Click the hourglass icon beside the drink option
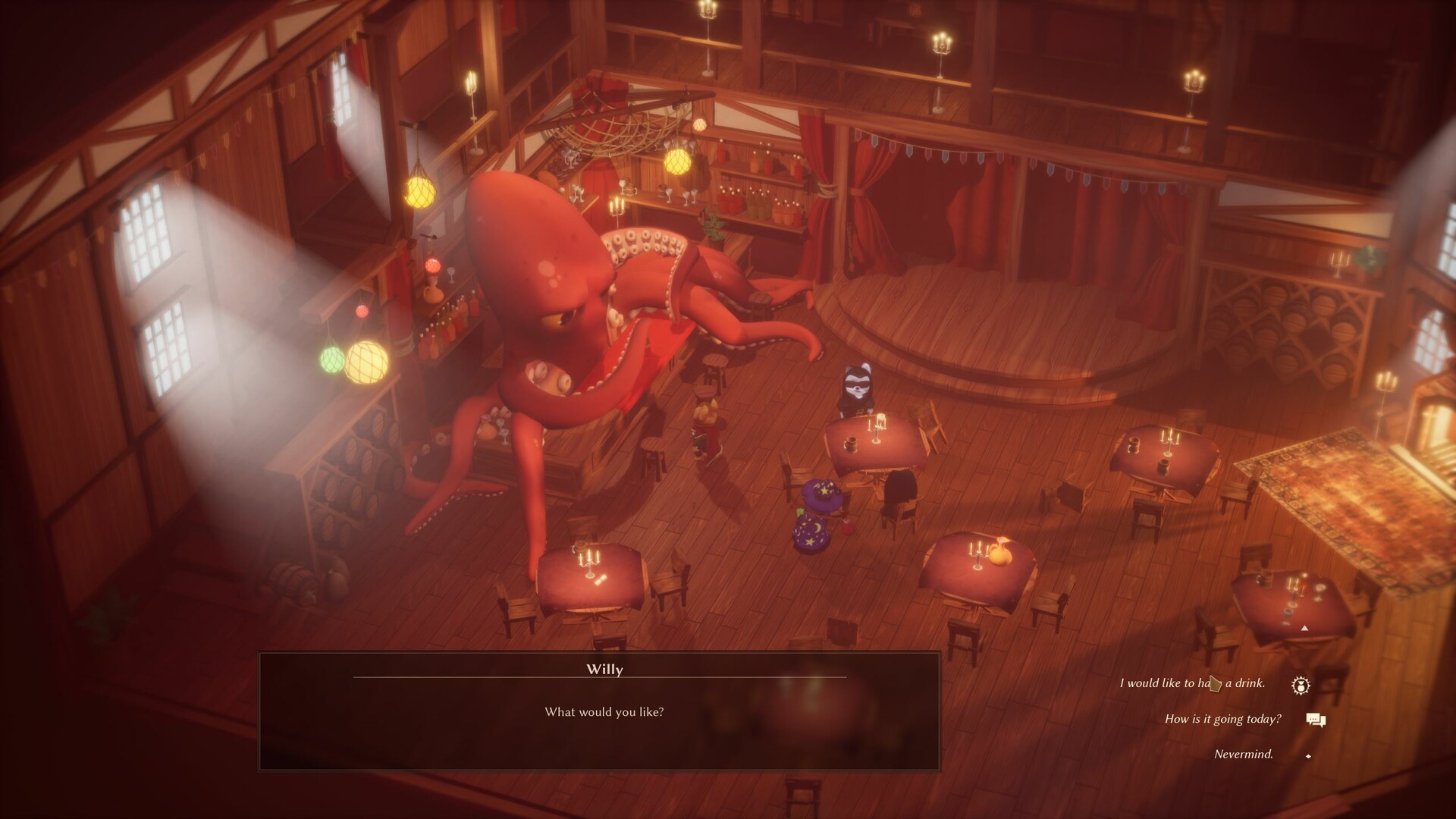1456x819 pixels. pyautogui.click(x=1300, y=683)
